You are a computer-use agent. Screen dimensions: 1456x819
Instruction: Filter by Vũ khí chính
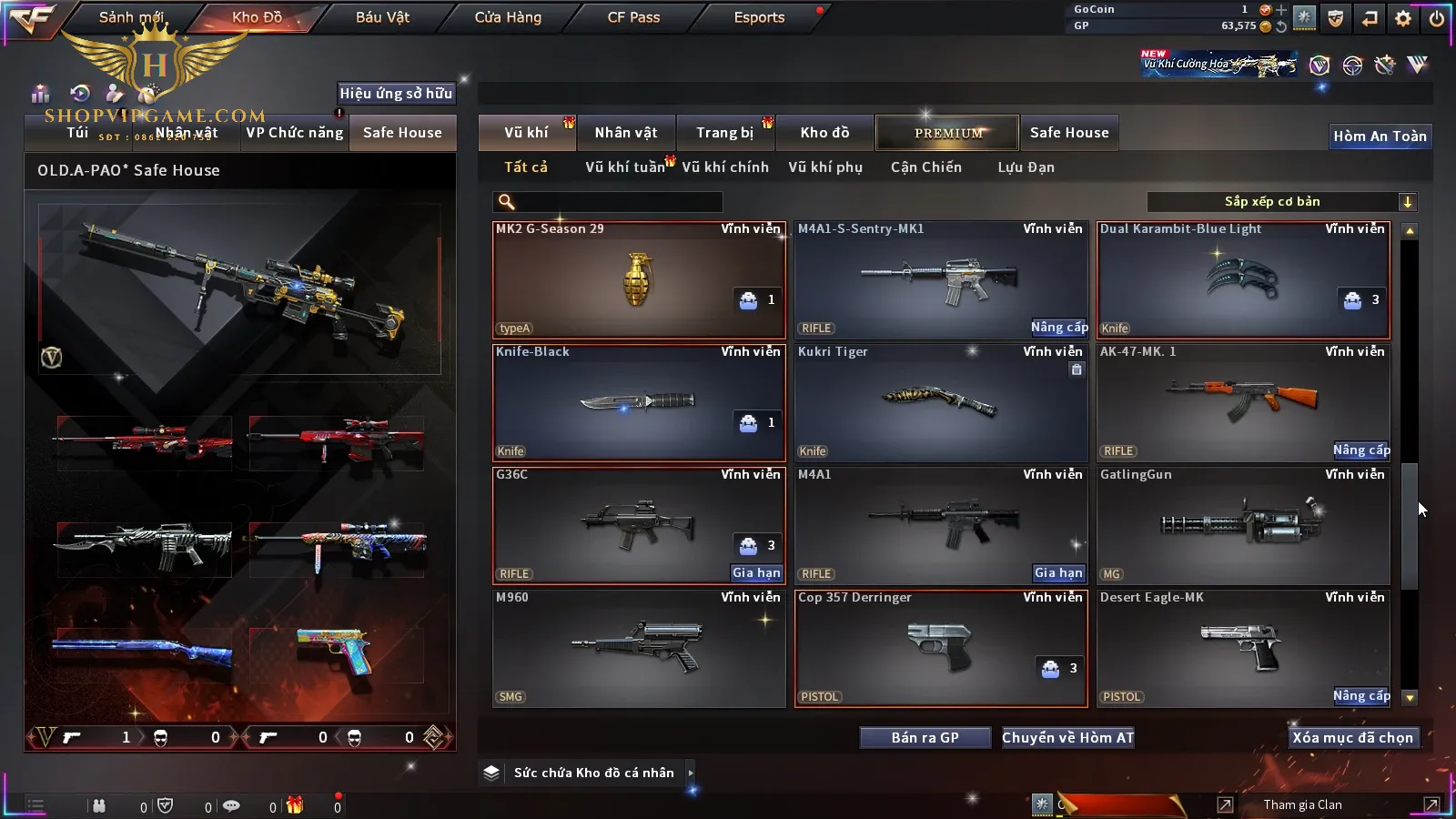click(725, 167)
